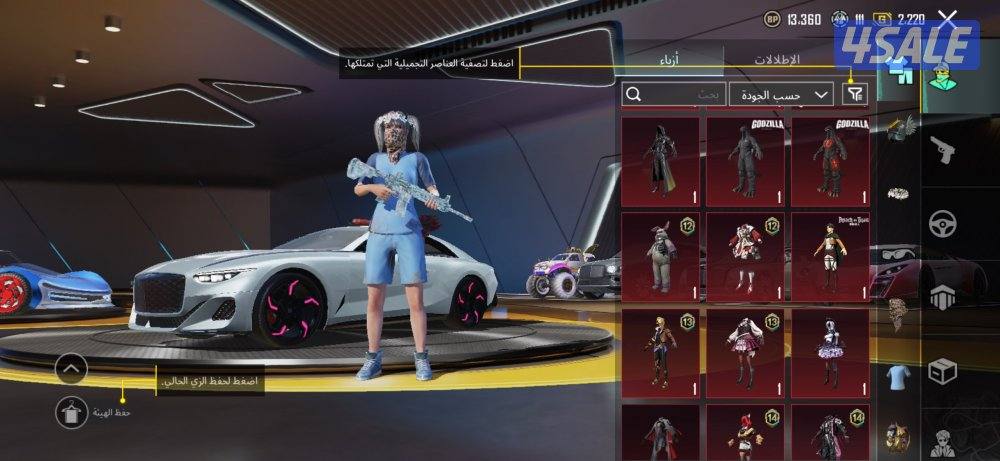Open the supply crate category

click(942, 372)
